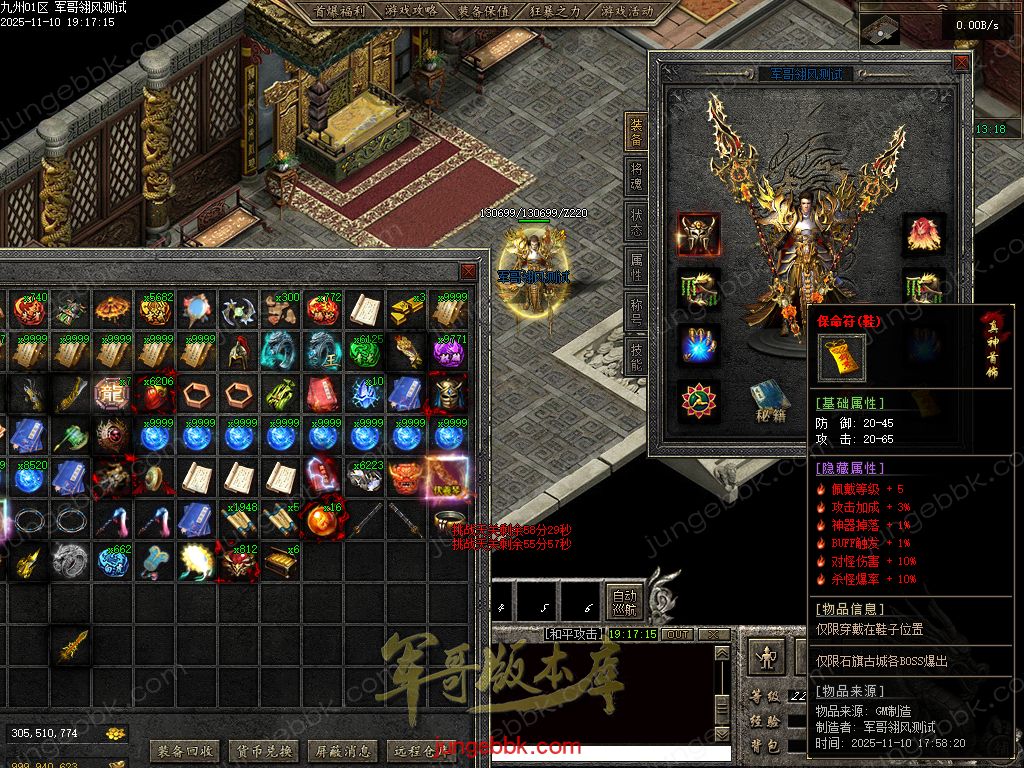Switch to the 将魂 tab
Screen dimensions: 1024x768
(x=636, y=177)
